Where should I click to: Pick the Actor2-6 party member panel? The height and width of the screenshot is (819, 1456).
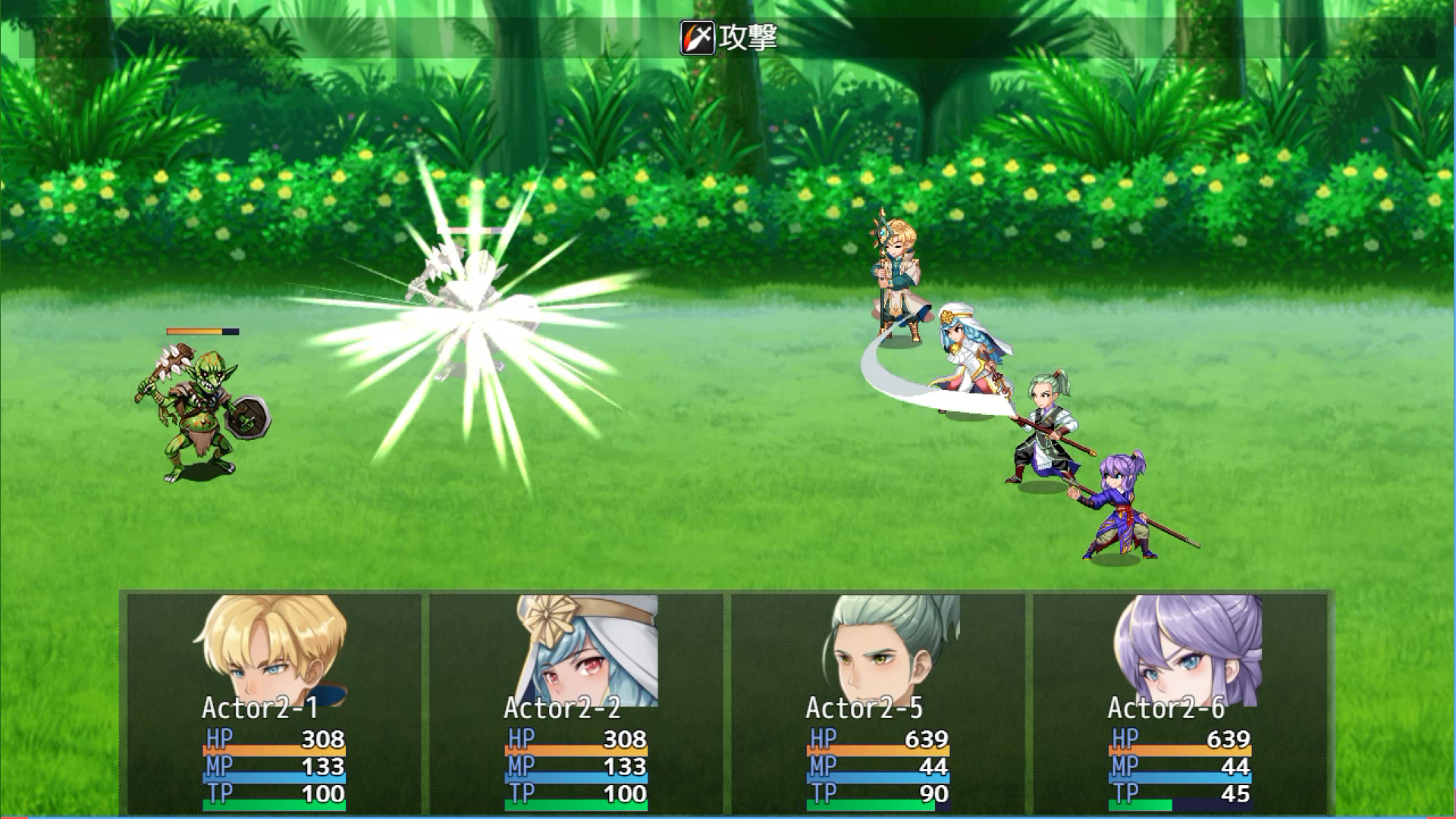coord(1179,701)
